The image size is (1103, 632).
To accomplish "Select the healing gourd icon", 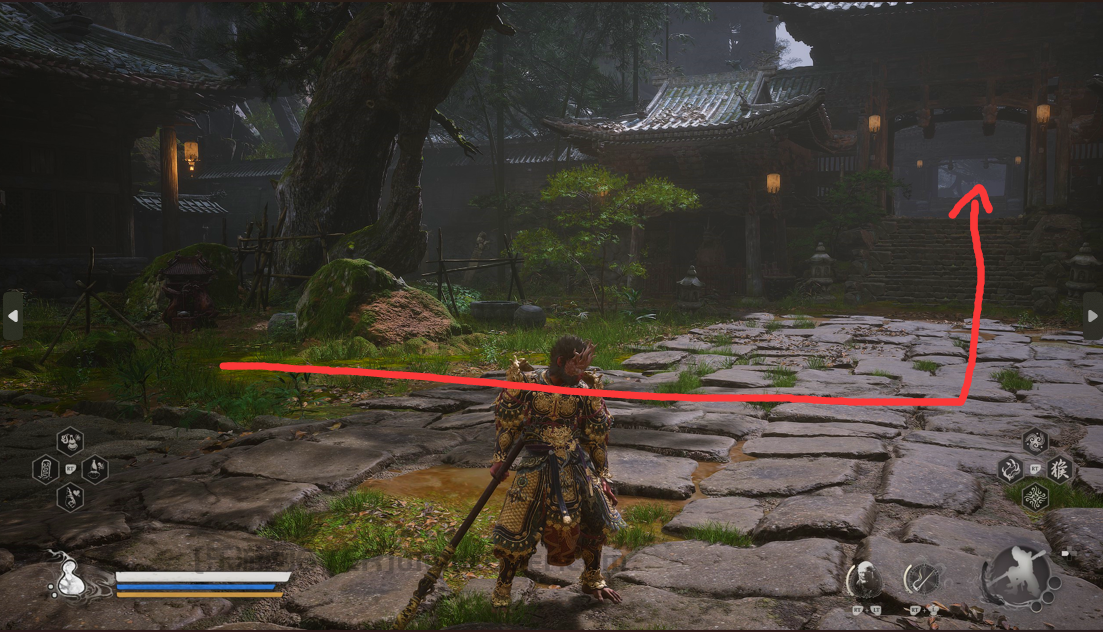I will (x=70, y=577).
